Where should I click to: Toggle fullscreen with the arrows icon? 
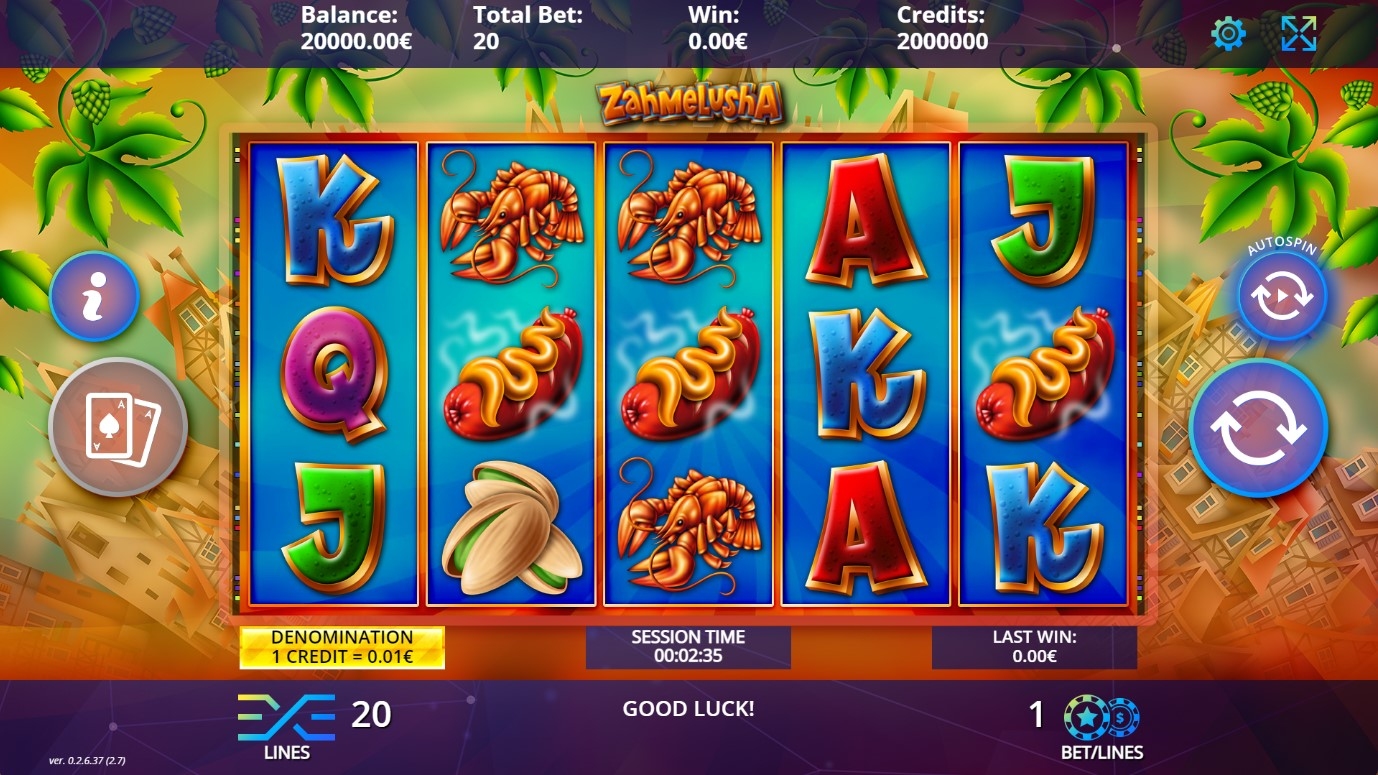coord(1298,34)
